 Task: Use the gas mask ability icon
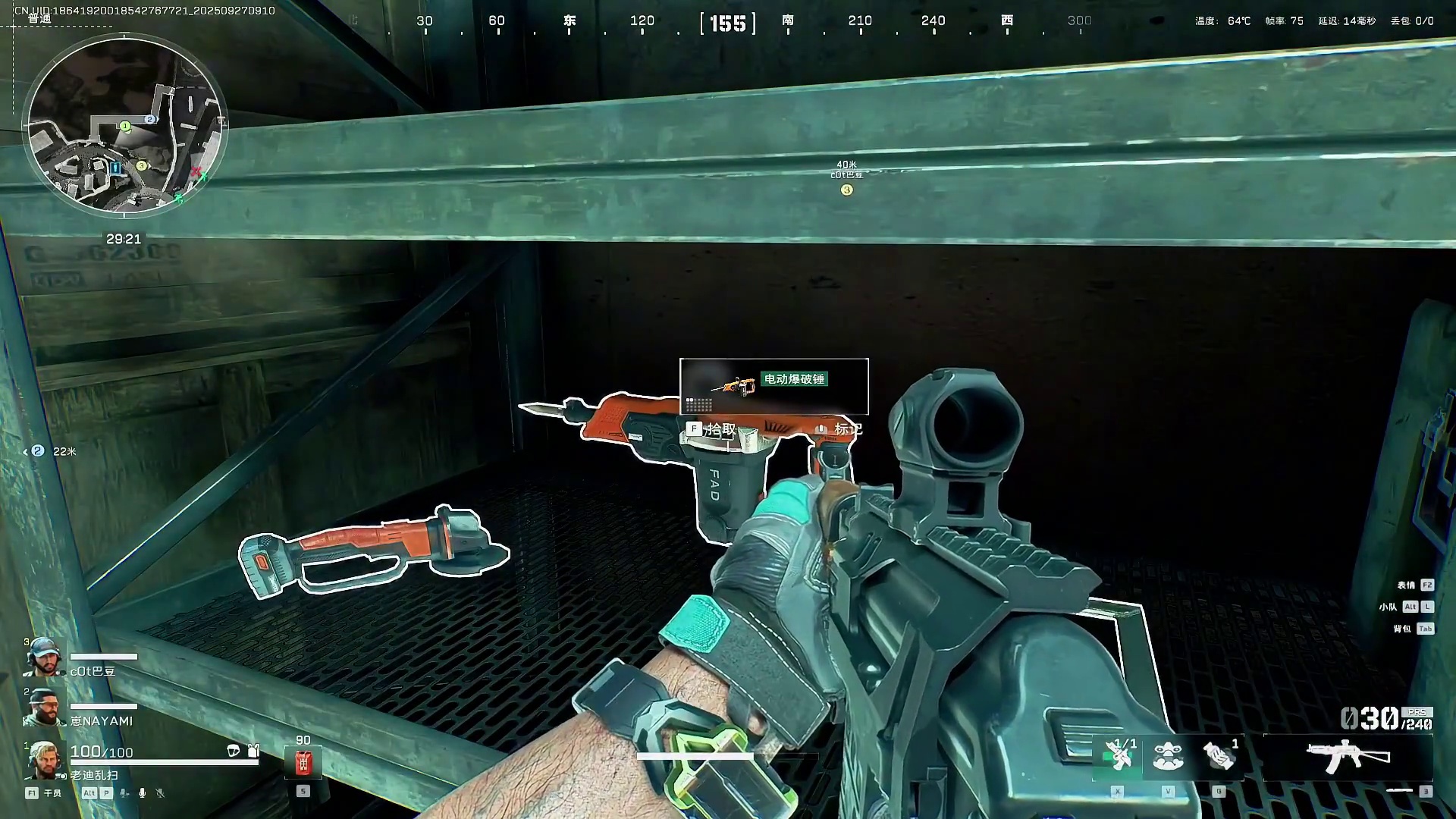pyautogui.click(x=1168, y=756)
